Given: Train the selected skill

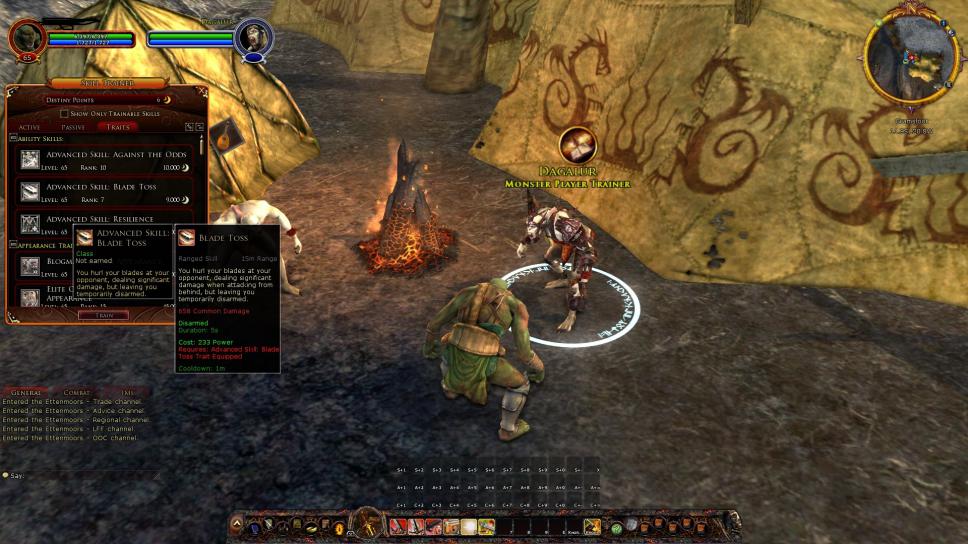Looking at the screenshot, I should (104, 315).
